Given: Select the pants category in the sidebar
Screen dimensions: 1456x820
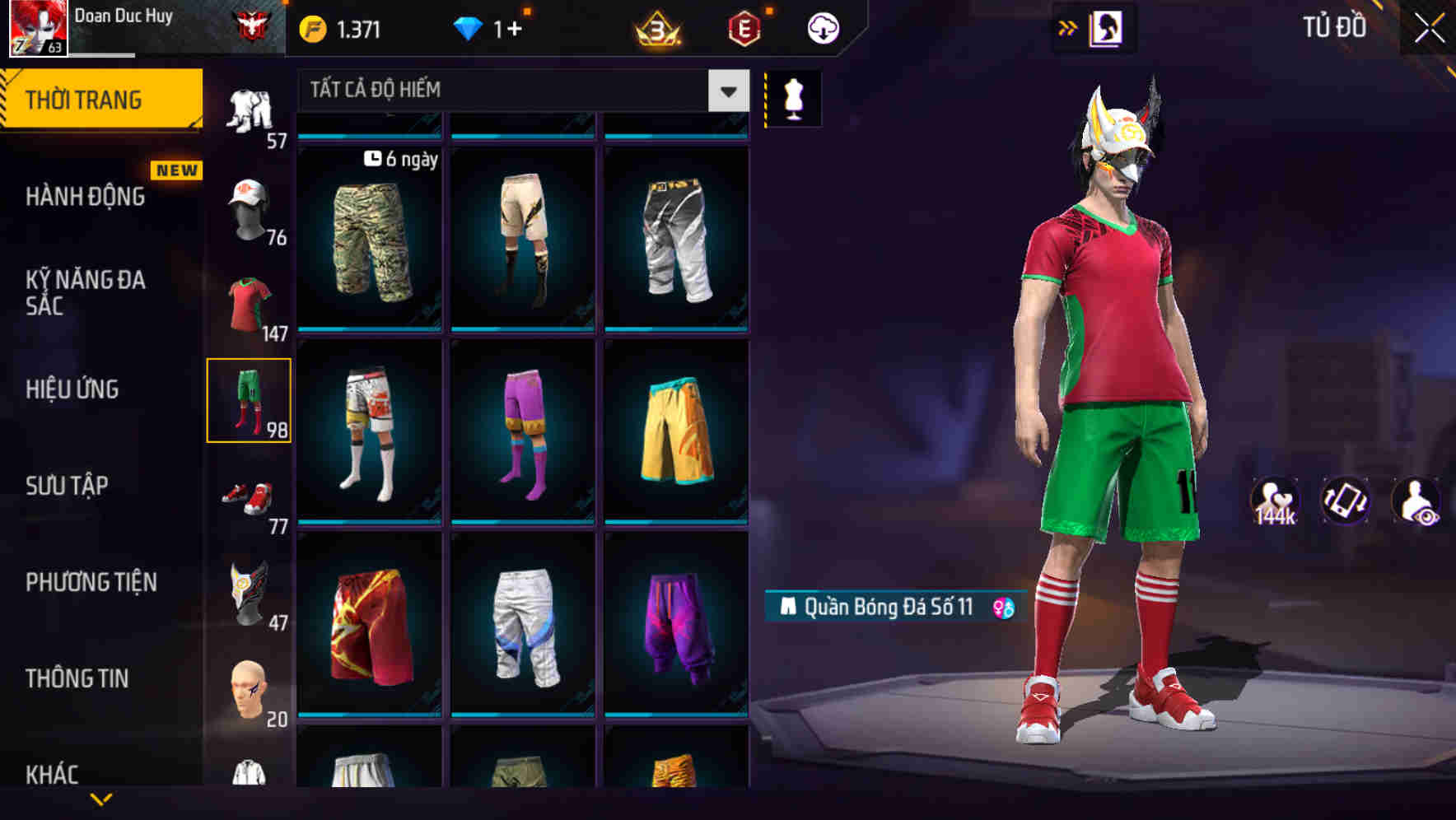Looking at the screenshot, I should coord(250,399).
